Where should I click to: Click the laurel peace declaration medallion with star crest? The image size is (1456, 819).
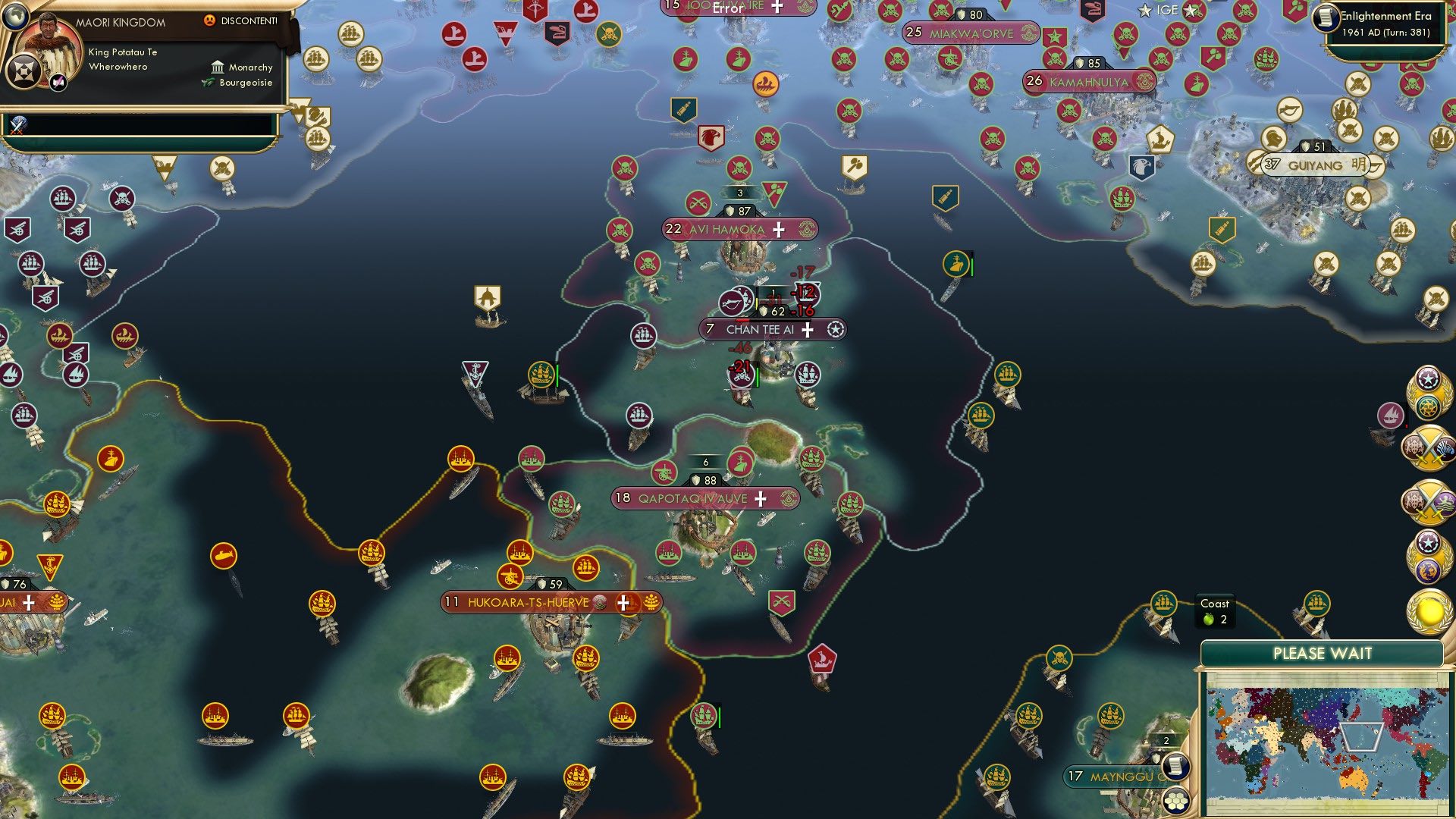coord(1429,393)
